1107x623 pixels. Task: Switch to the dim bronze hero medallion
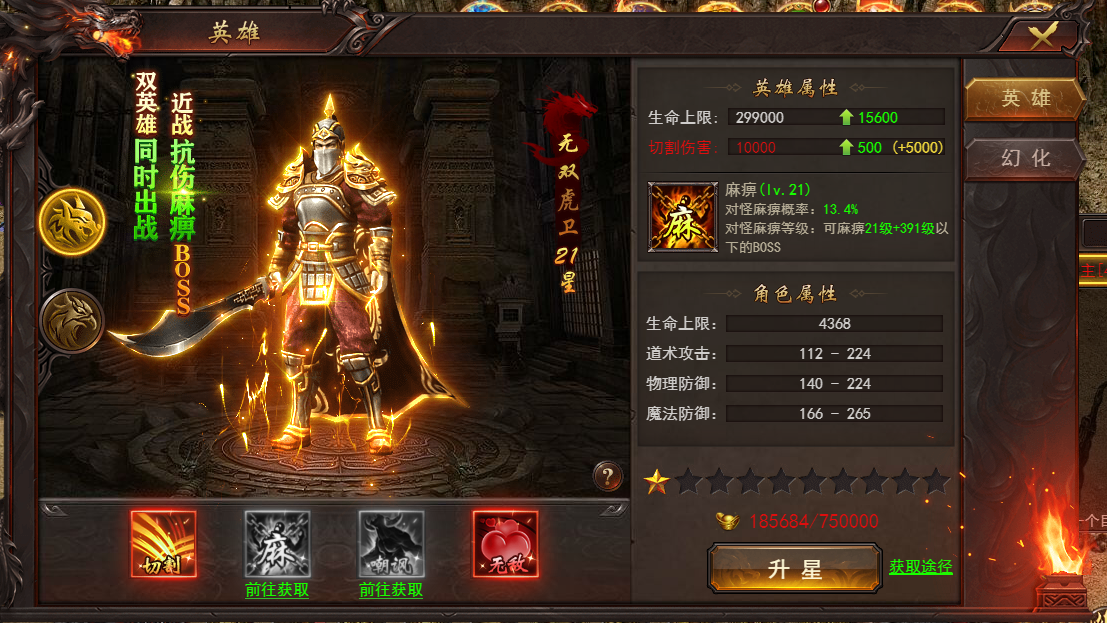(72, 320)
